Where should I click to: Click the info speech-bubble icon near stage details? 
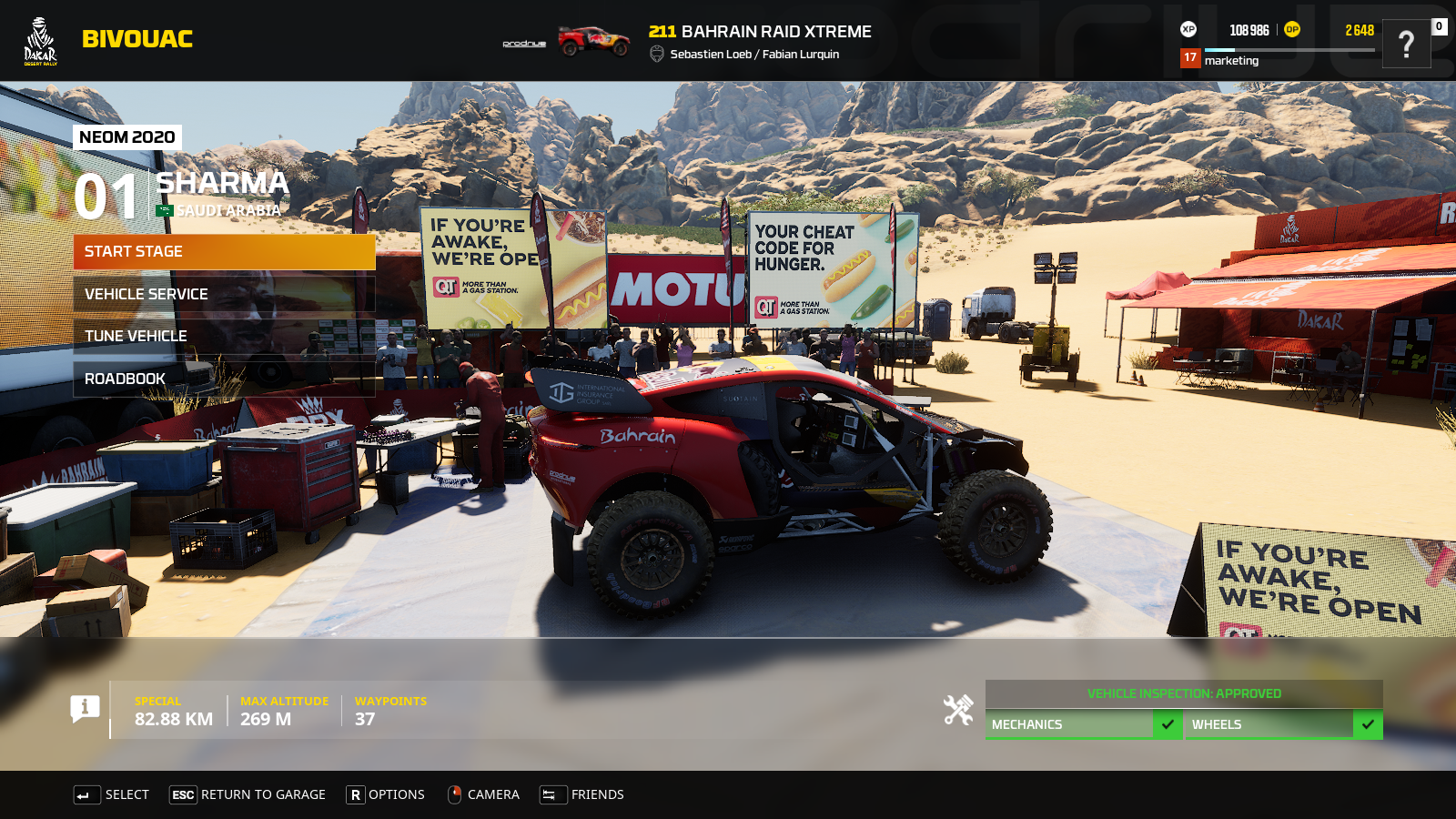[86, 709]
